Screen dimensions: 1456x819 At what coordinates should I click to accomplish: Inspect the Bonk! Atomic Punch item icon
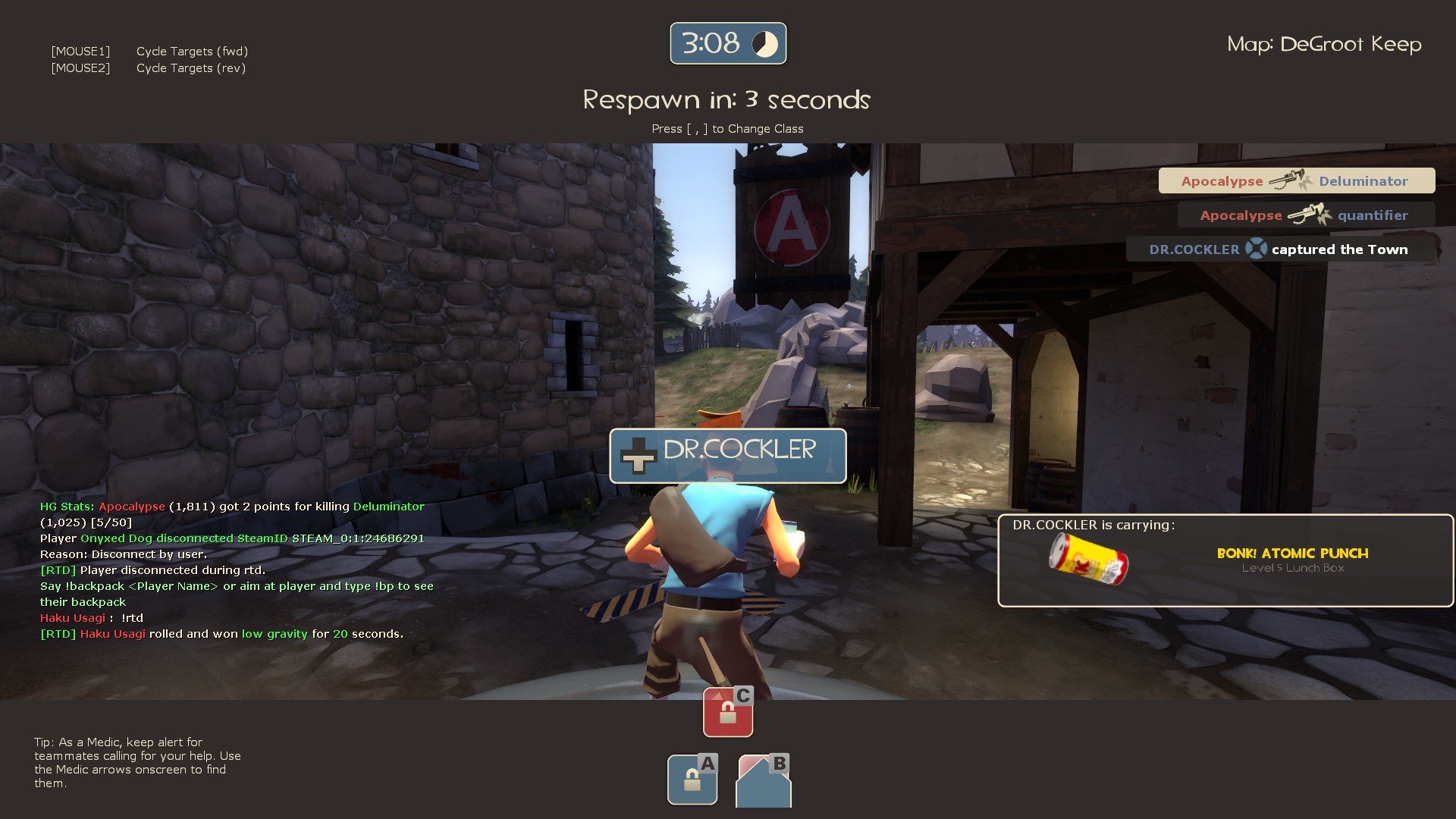1088,559
